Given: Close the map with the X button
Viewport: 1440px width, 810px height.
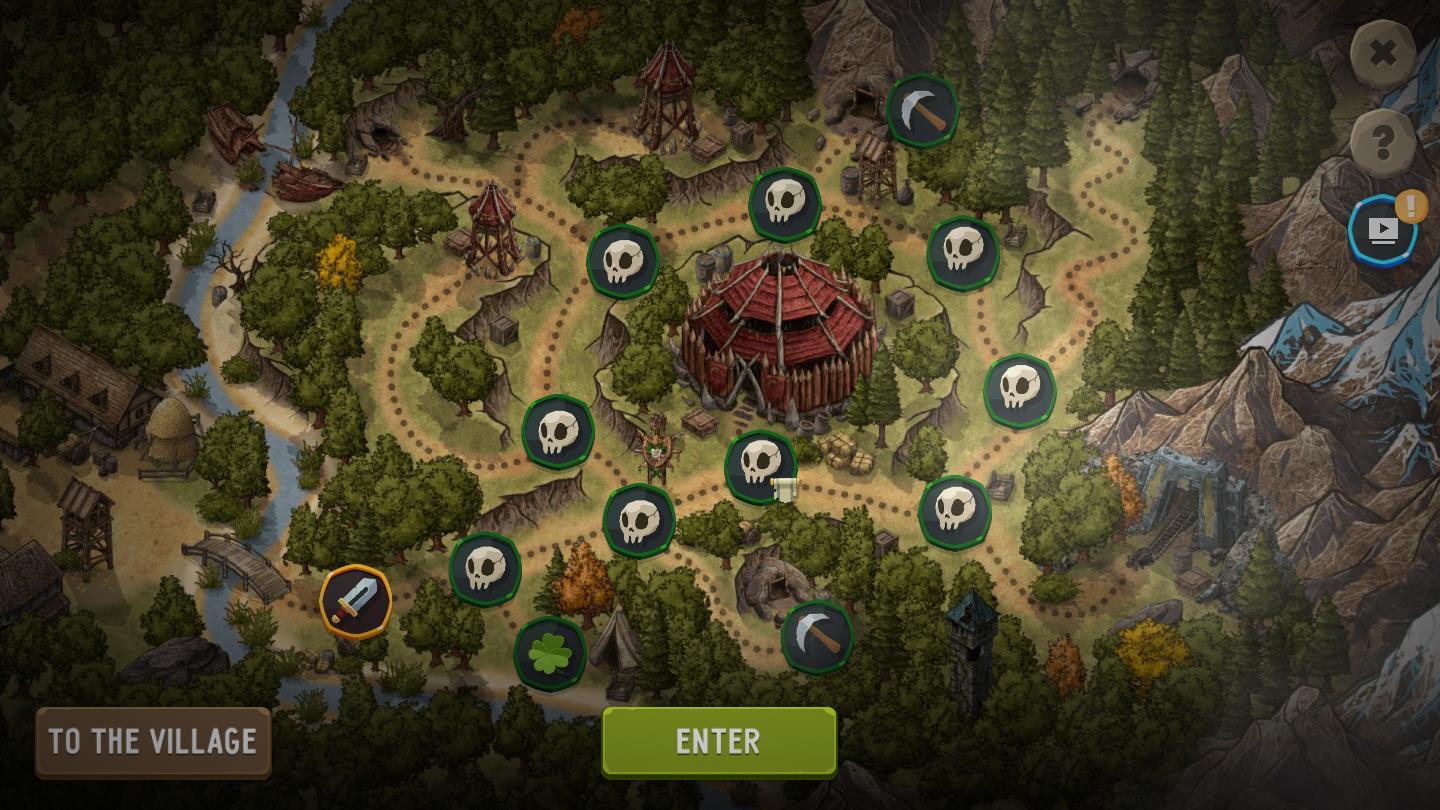Looking at the screenshot, I should pyautogui.click(x=1382, y=53).
